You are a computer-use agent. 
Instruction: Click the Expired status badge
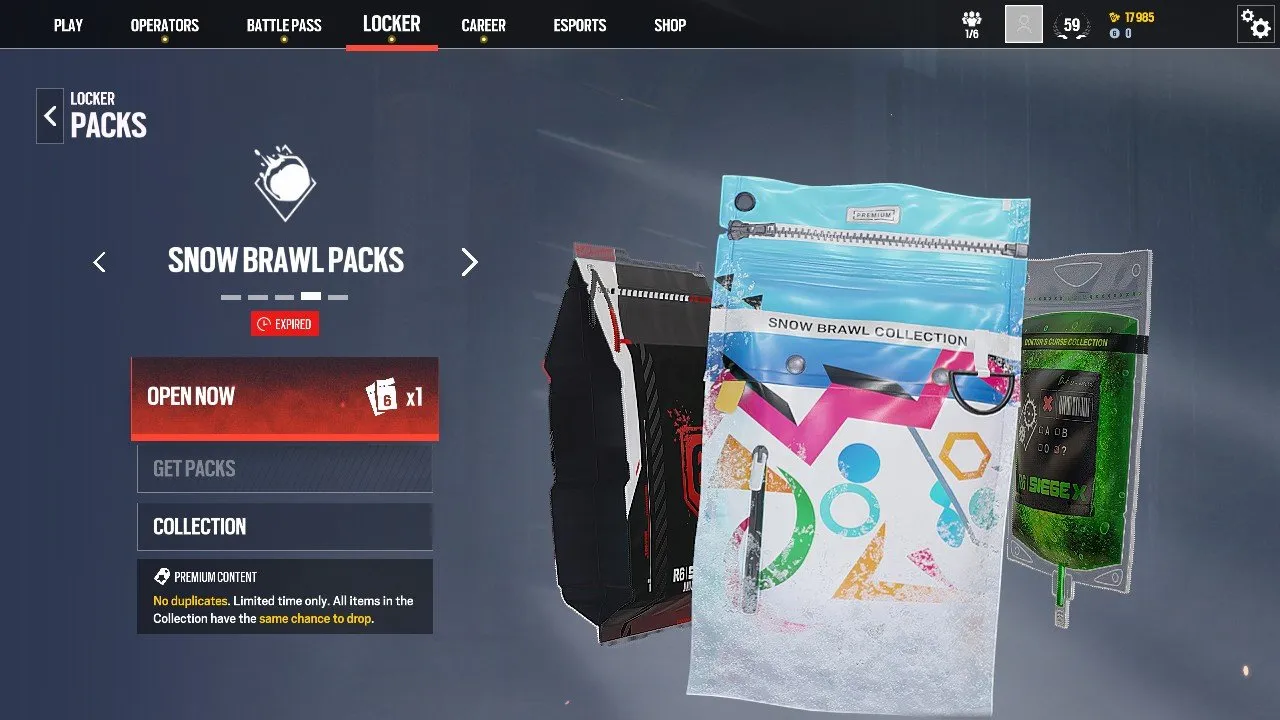tap(285, 323)
